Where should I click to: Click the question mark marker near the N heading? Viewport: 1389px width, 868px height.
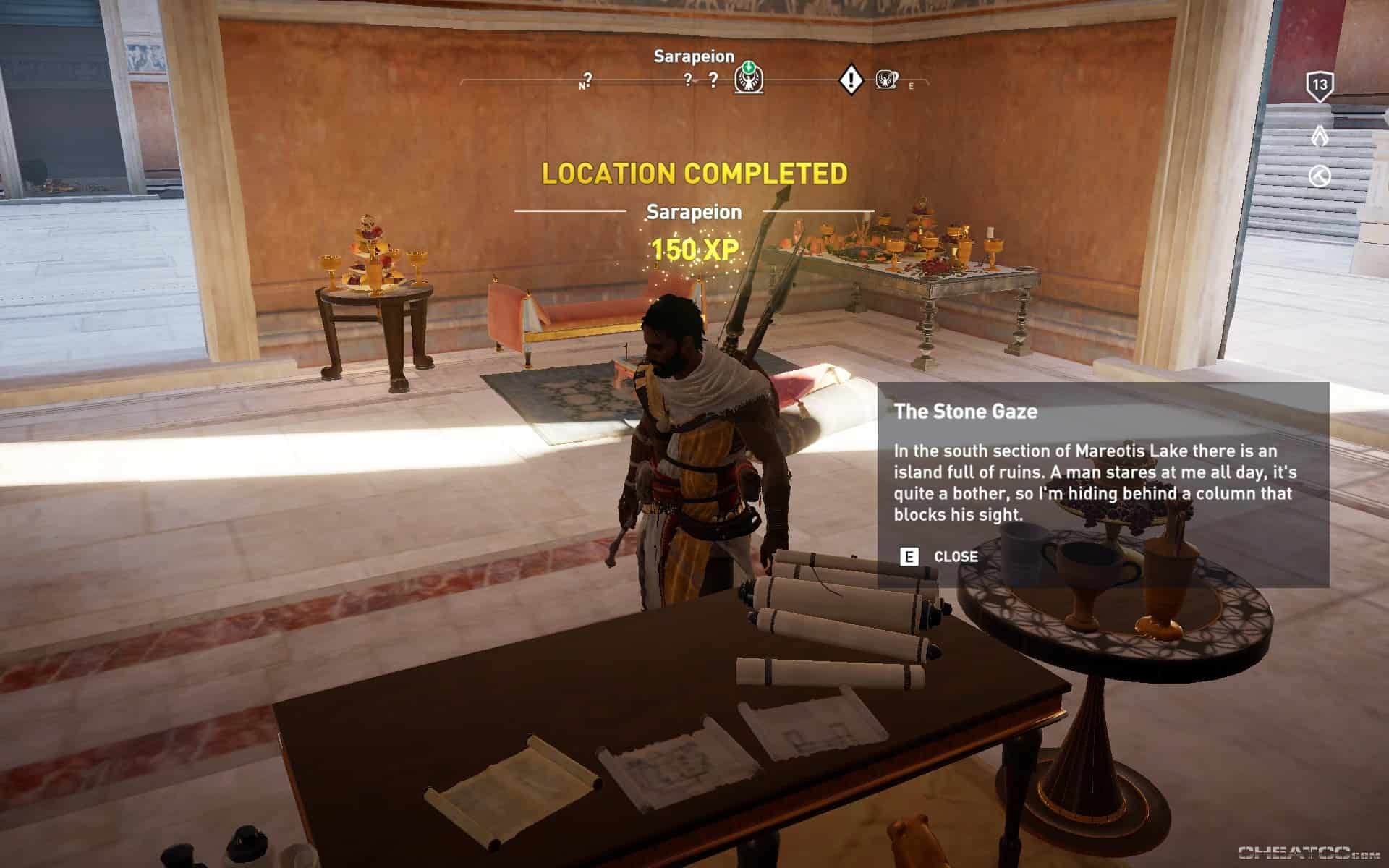pos(587,79)
